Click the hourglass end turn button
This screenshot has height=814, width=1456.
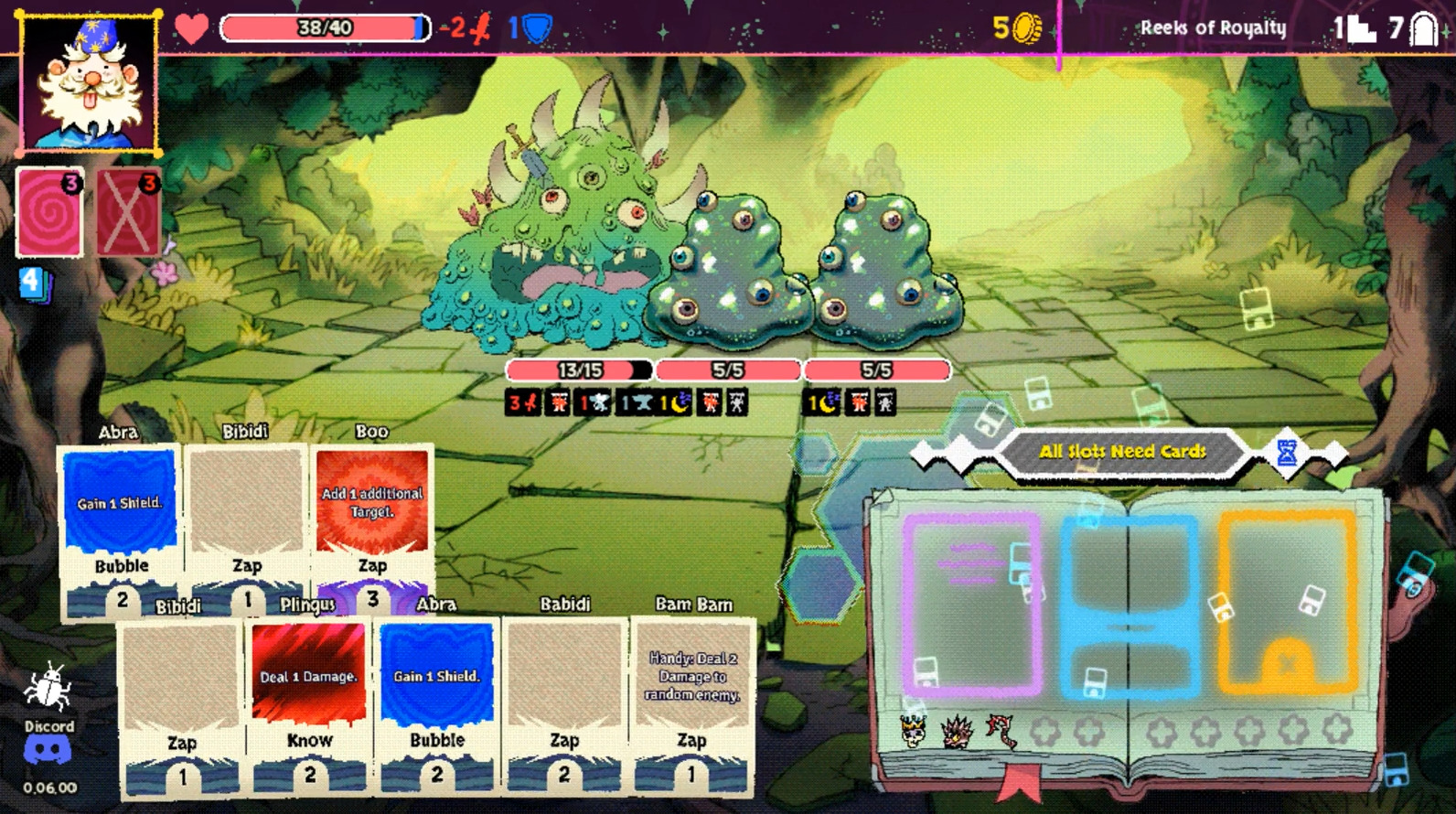pyautogui.click(x=1287, y=452)
